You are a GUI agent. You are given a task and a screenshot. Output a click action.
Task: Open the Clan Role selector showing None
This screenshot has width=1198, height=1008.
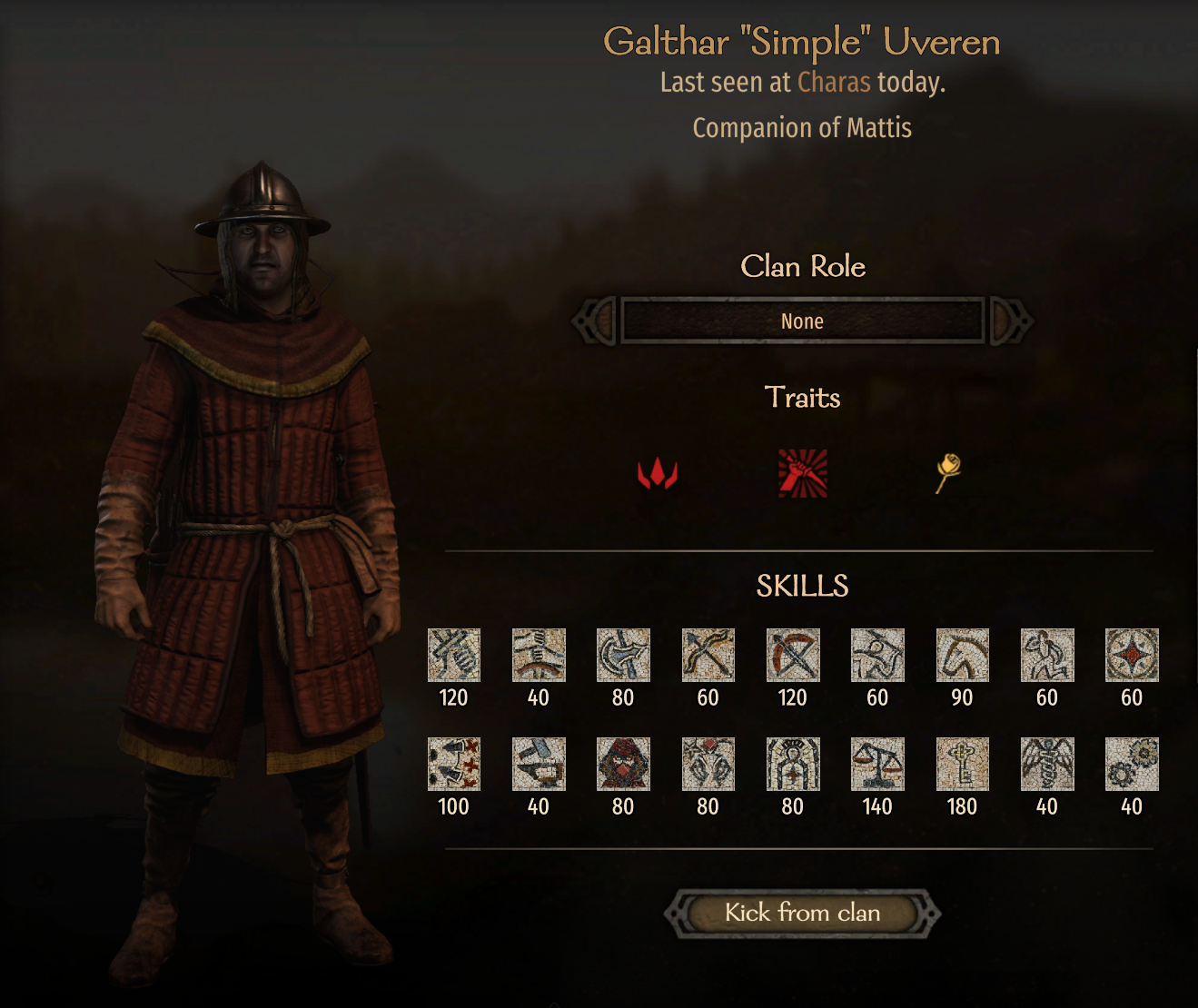802,321
